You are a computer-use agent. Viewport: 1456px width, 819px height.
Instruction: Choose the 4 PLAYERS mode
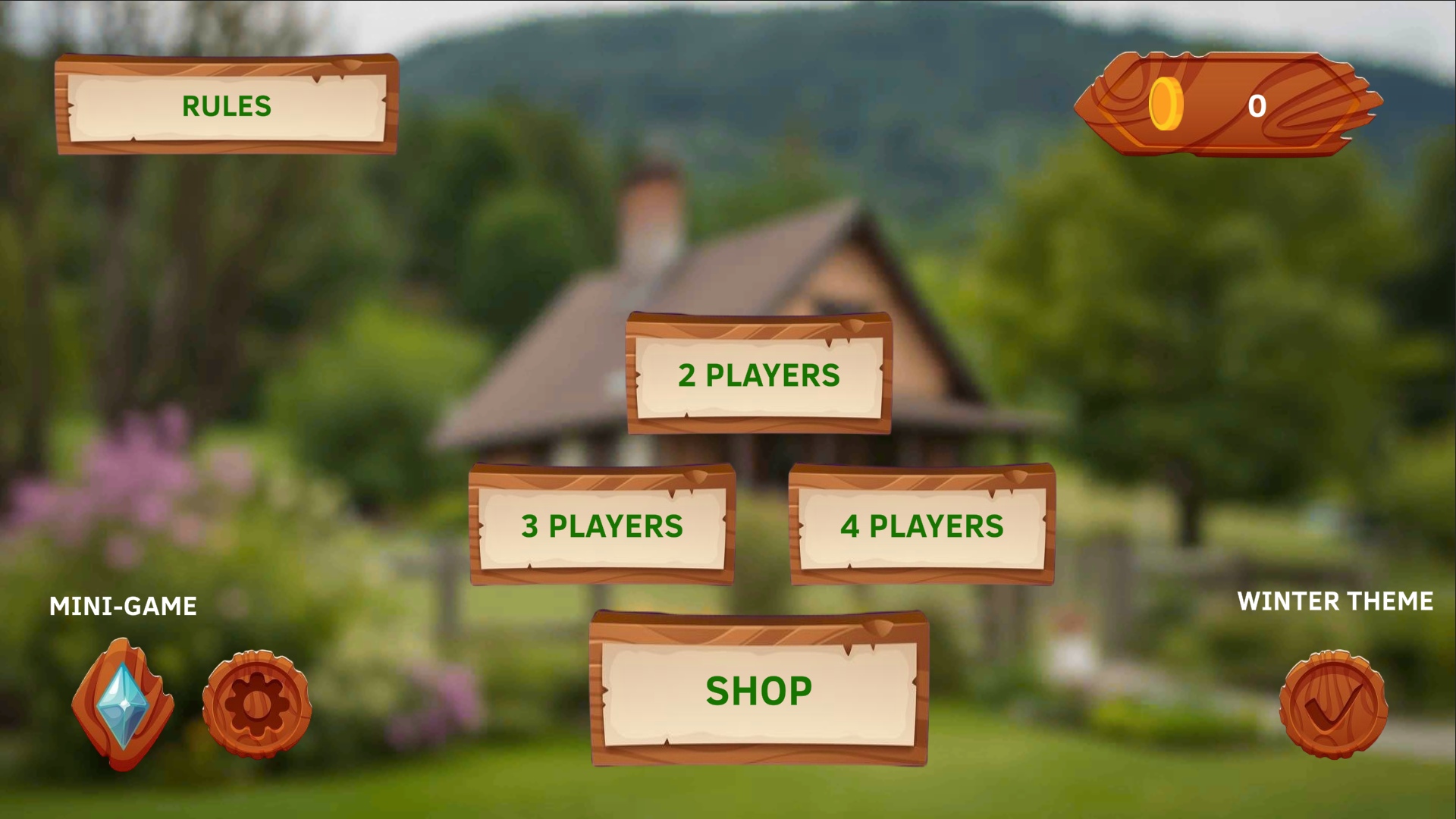tap(921, 526)
